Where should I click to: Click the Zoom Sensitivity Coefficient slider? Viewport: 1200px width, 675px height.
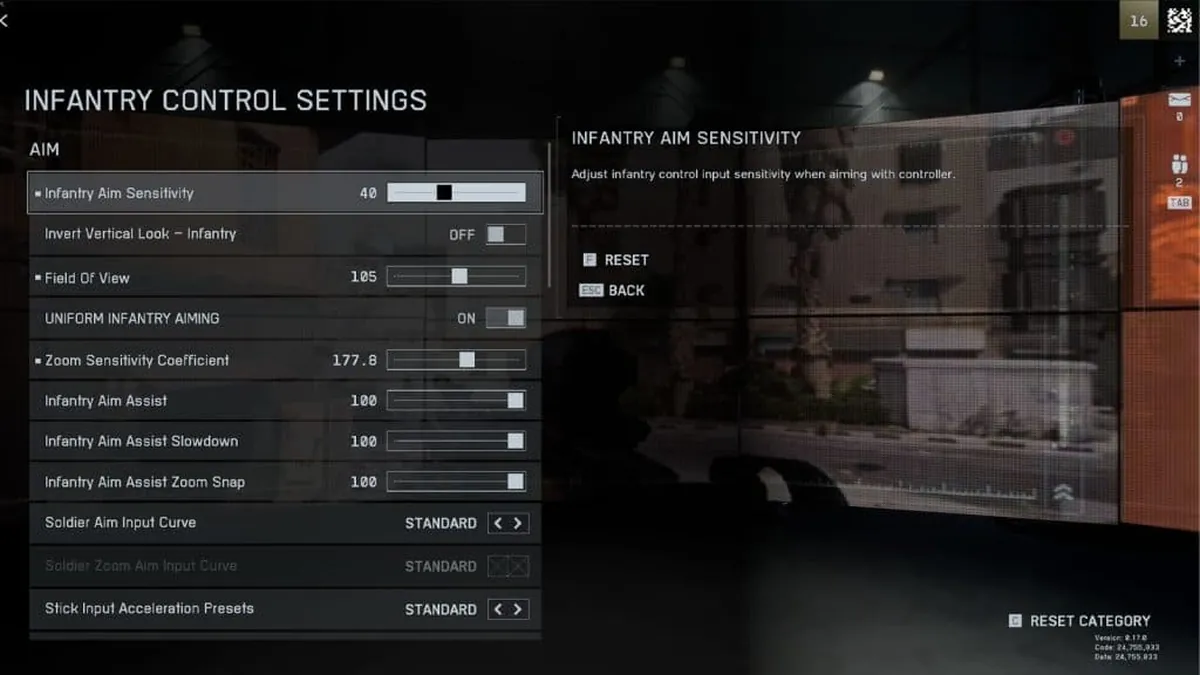pyautogui.click(x=456, y=360)
